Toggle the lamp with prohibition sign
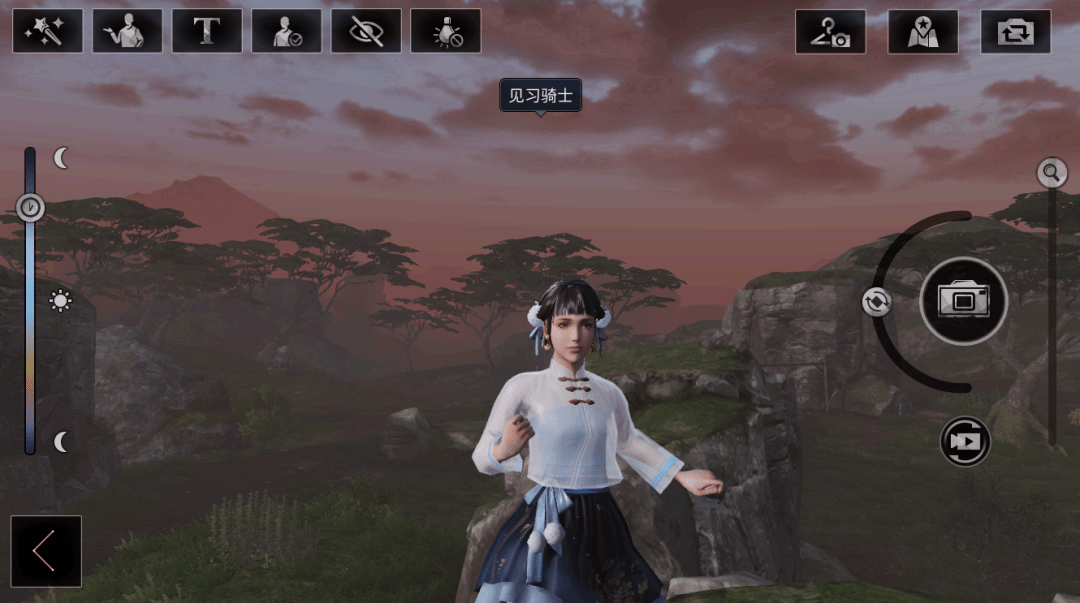Viewport: 1080px width, 603px height. tap(445, 31)
